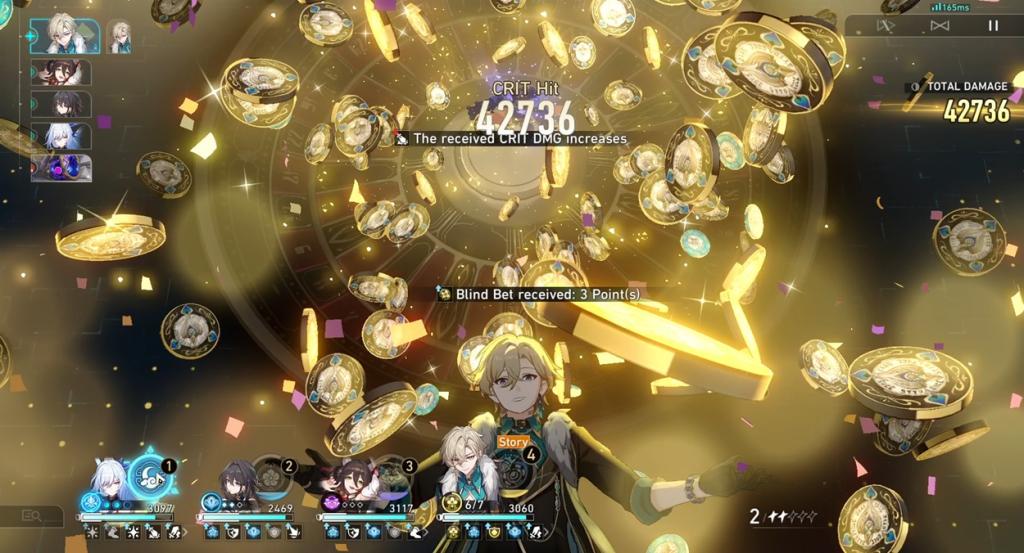Image resolution: width=1024 pixels, height=553 pixels.
Task: Select the purple enemy in turn order
Action: pos(61,168)
